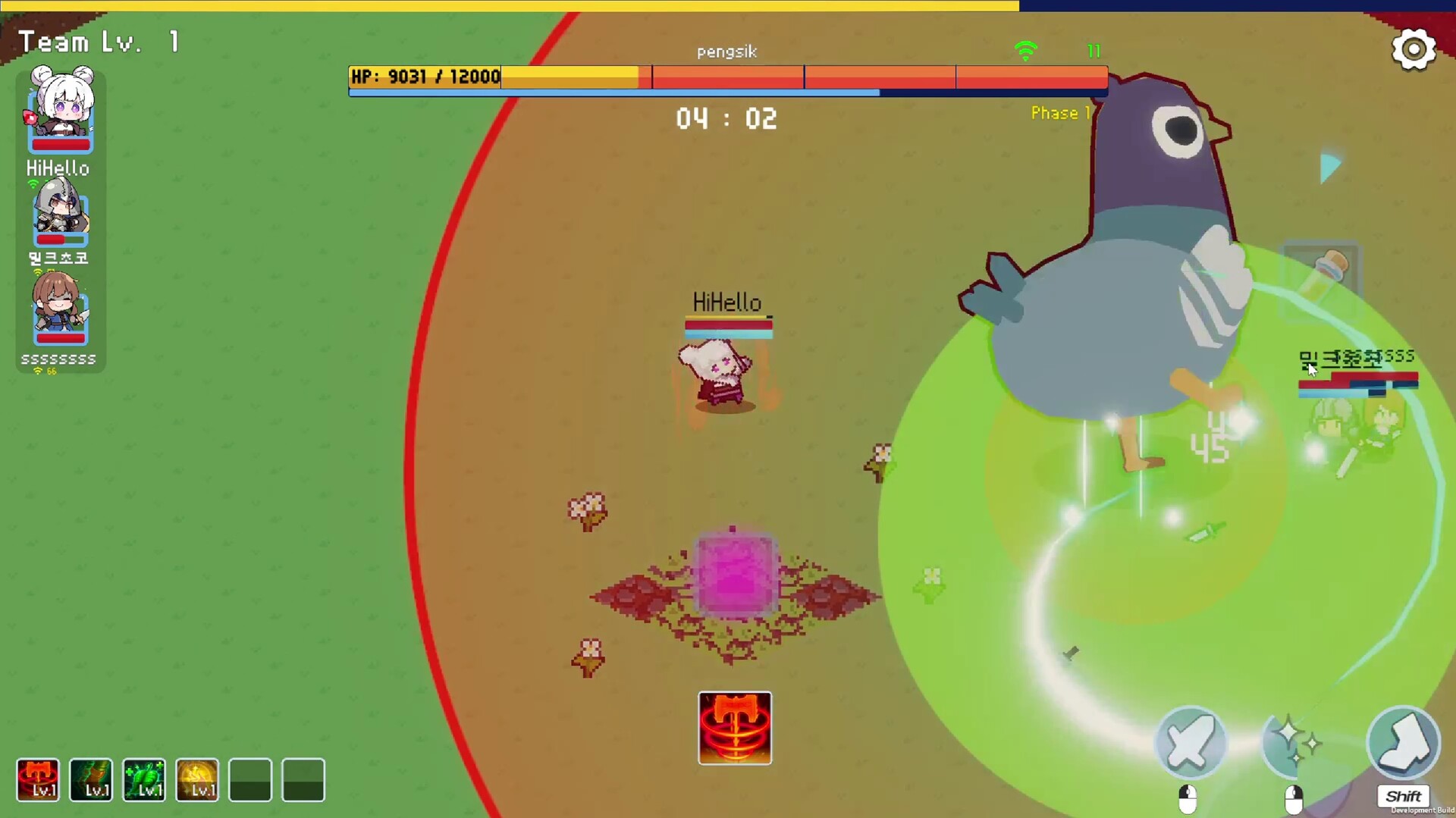Click the Phase 1 label under boss bar
The height and width of the screenshot is (818, 1456).
pos(1059,113)
